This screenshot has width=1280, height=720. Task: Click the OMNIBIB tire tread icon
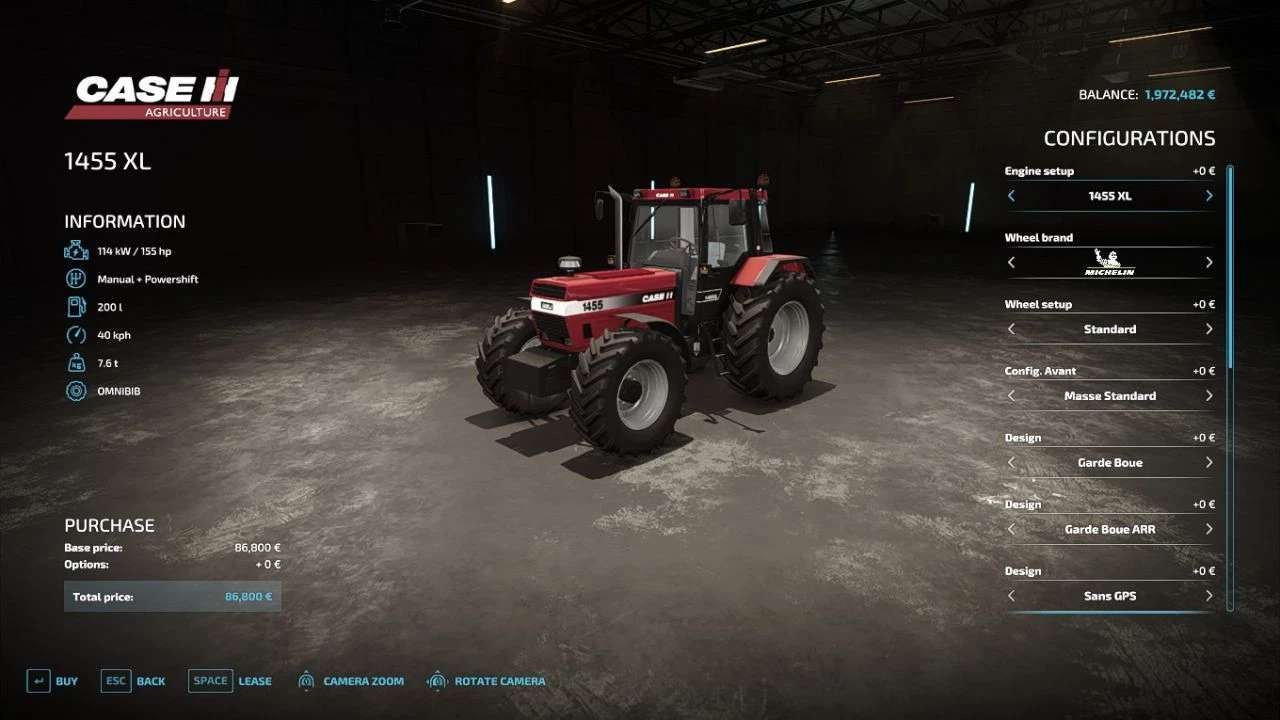76,390
